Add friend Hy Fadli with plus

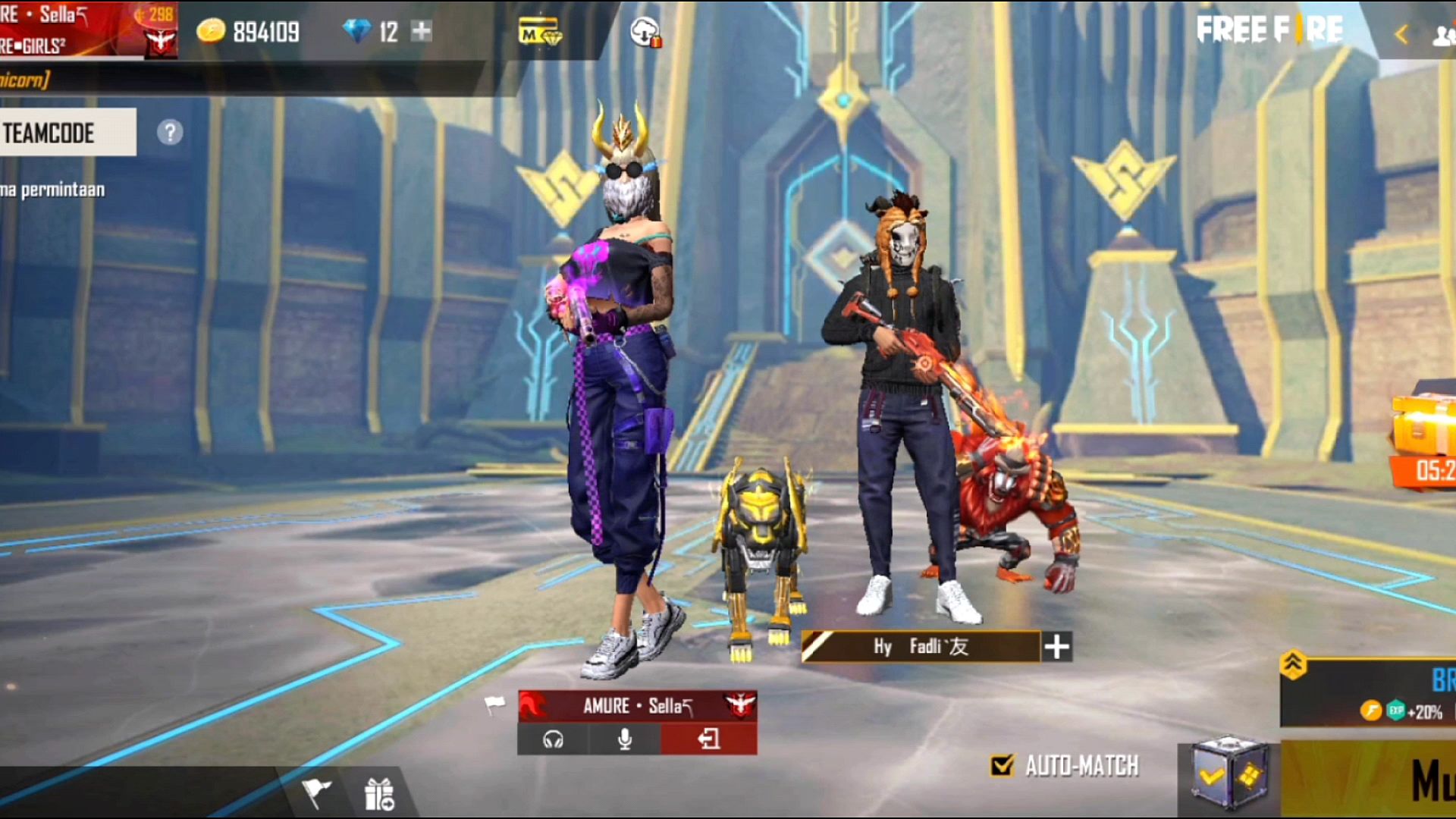(1056, 647)
